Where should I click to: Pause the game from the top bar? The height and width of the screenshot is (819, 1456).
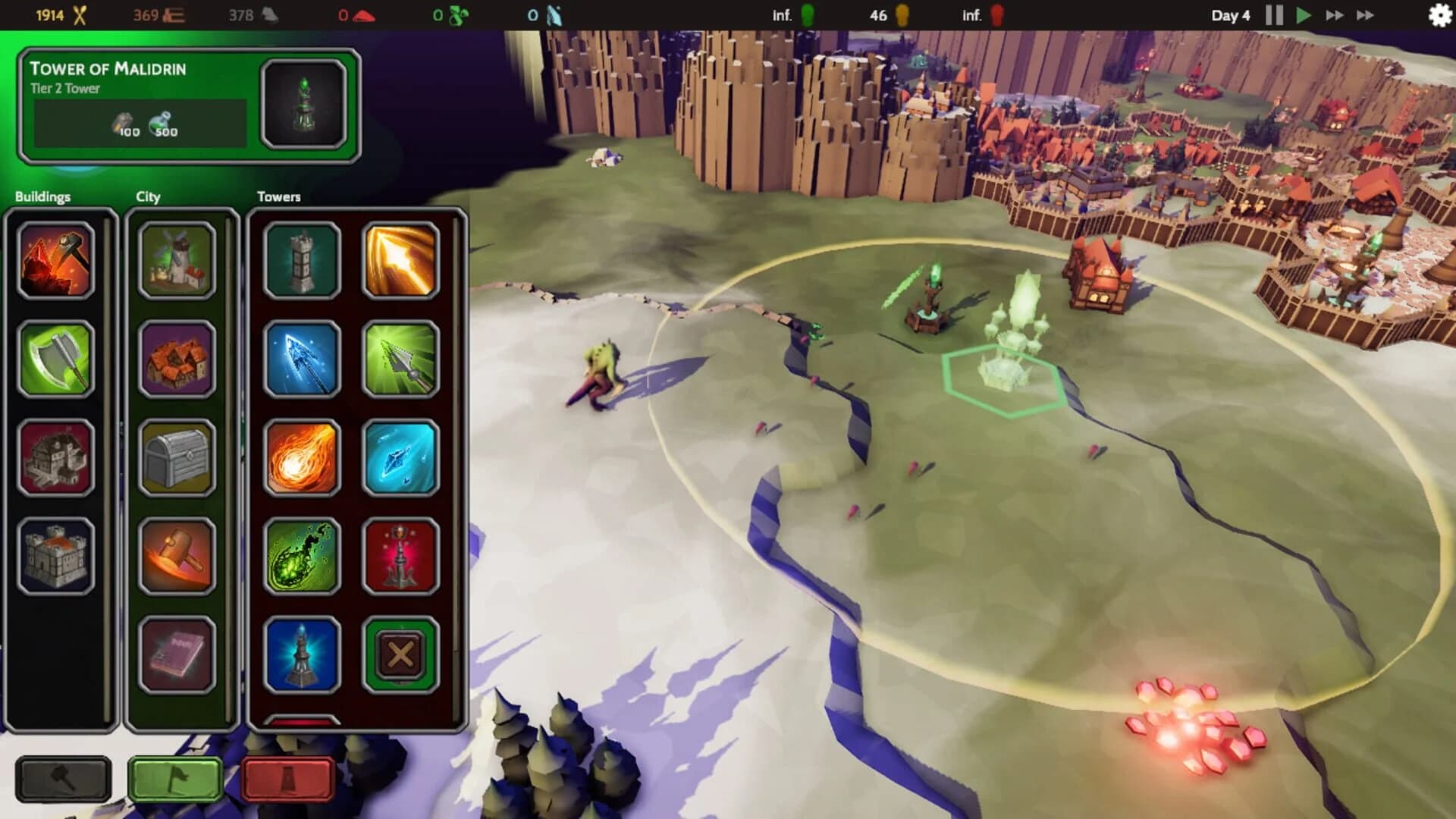coord(1273,14)
